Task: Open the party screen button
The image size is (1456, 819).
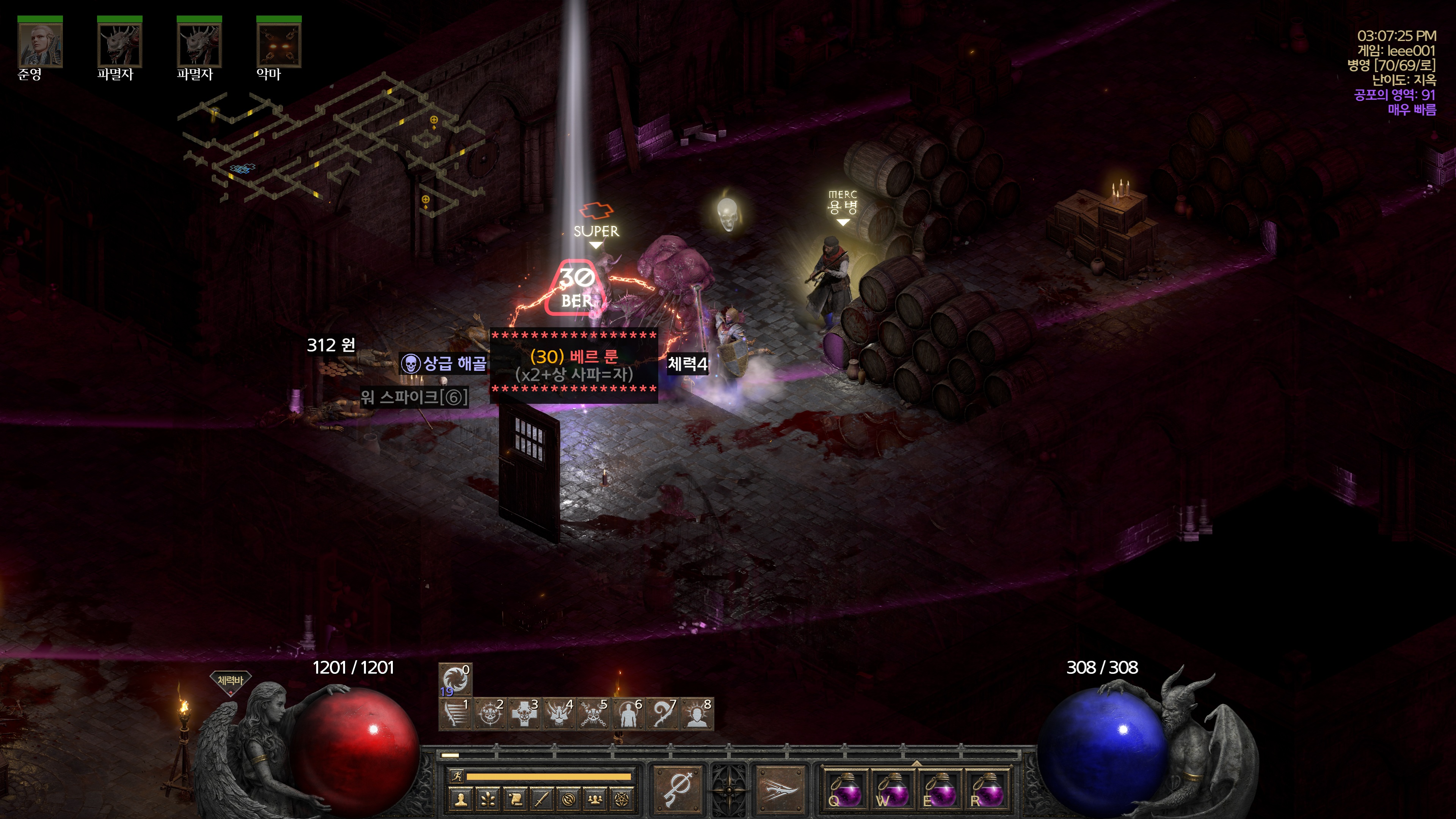Action: click(x=595, y=799)
